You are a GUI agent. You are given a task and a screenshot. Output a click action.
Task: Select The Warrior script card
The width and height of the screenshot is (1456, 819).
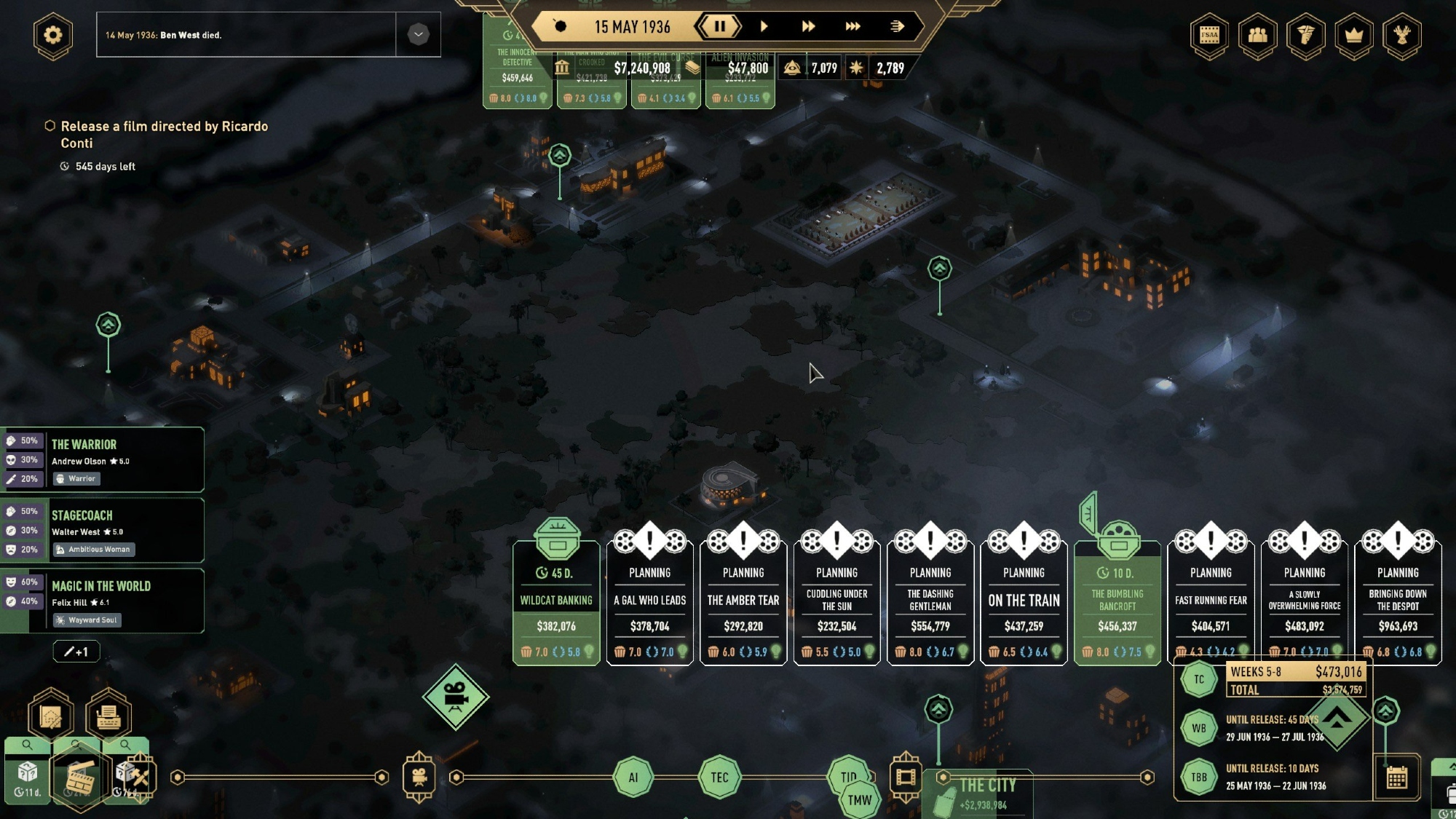124,460
